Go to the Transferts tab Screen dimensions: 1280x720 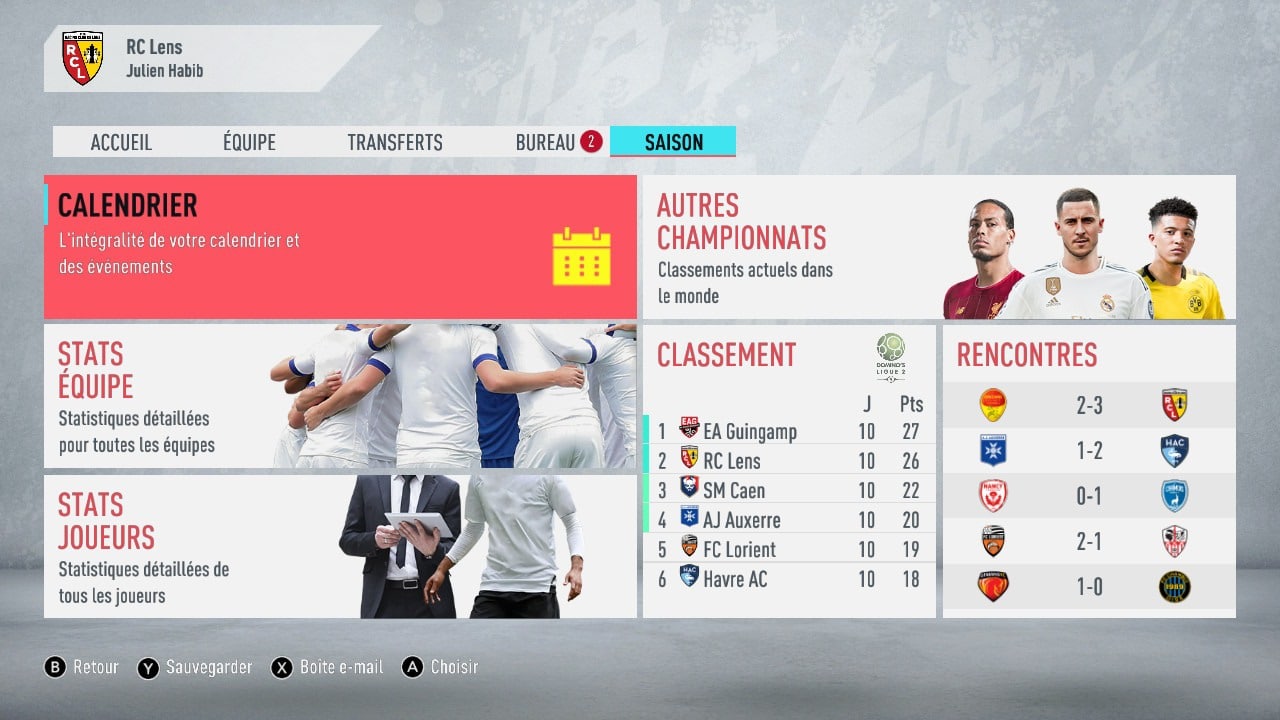(394, 142)
